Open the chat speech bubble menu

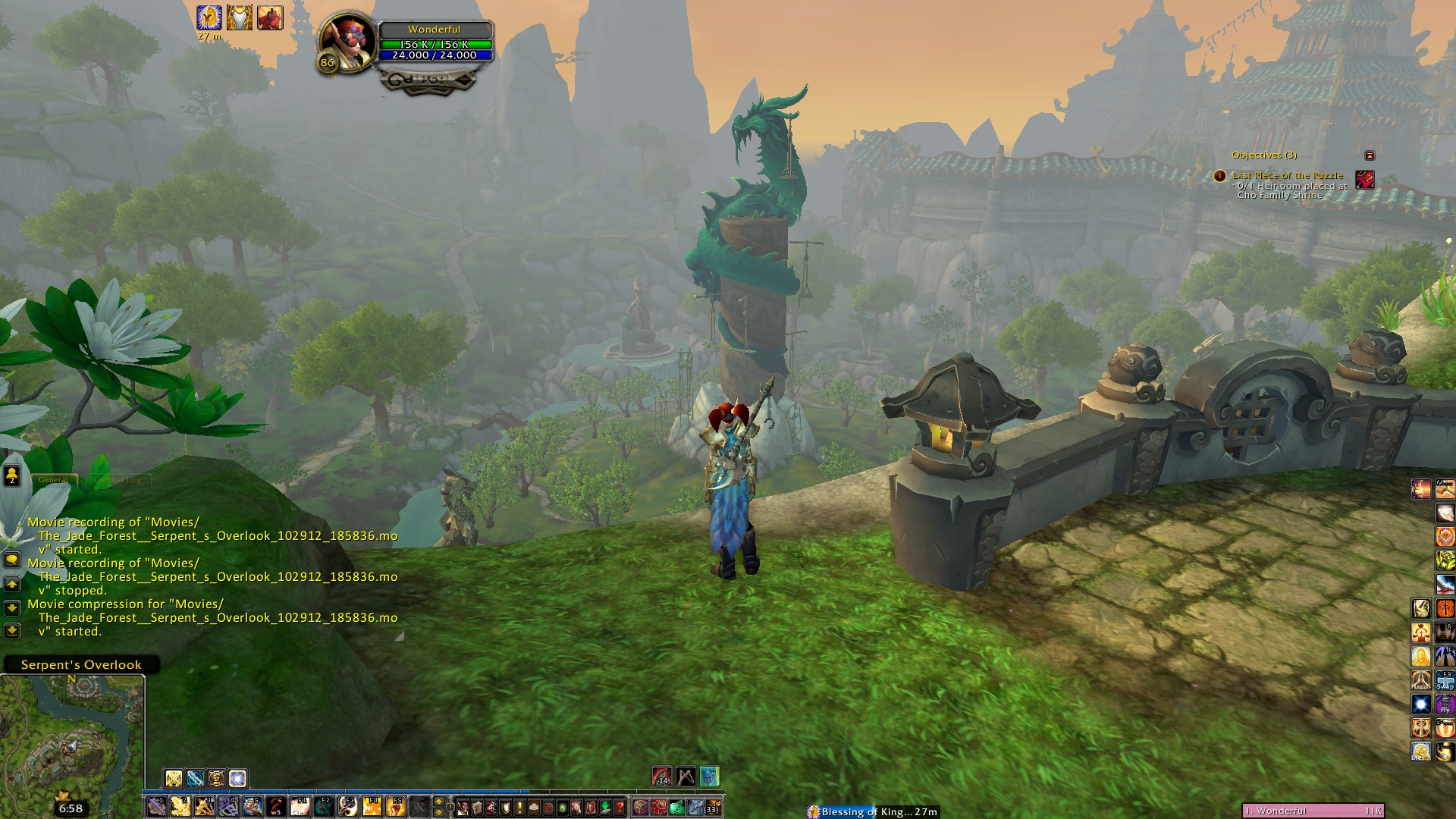tap(12, 560)
